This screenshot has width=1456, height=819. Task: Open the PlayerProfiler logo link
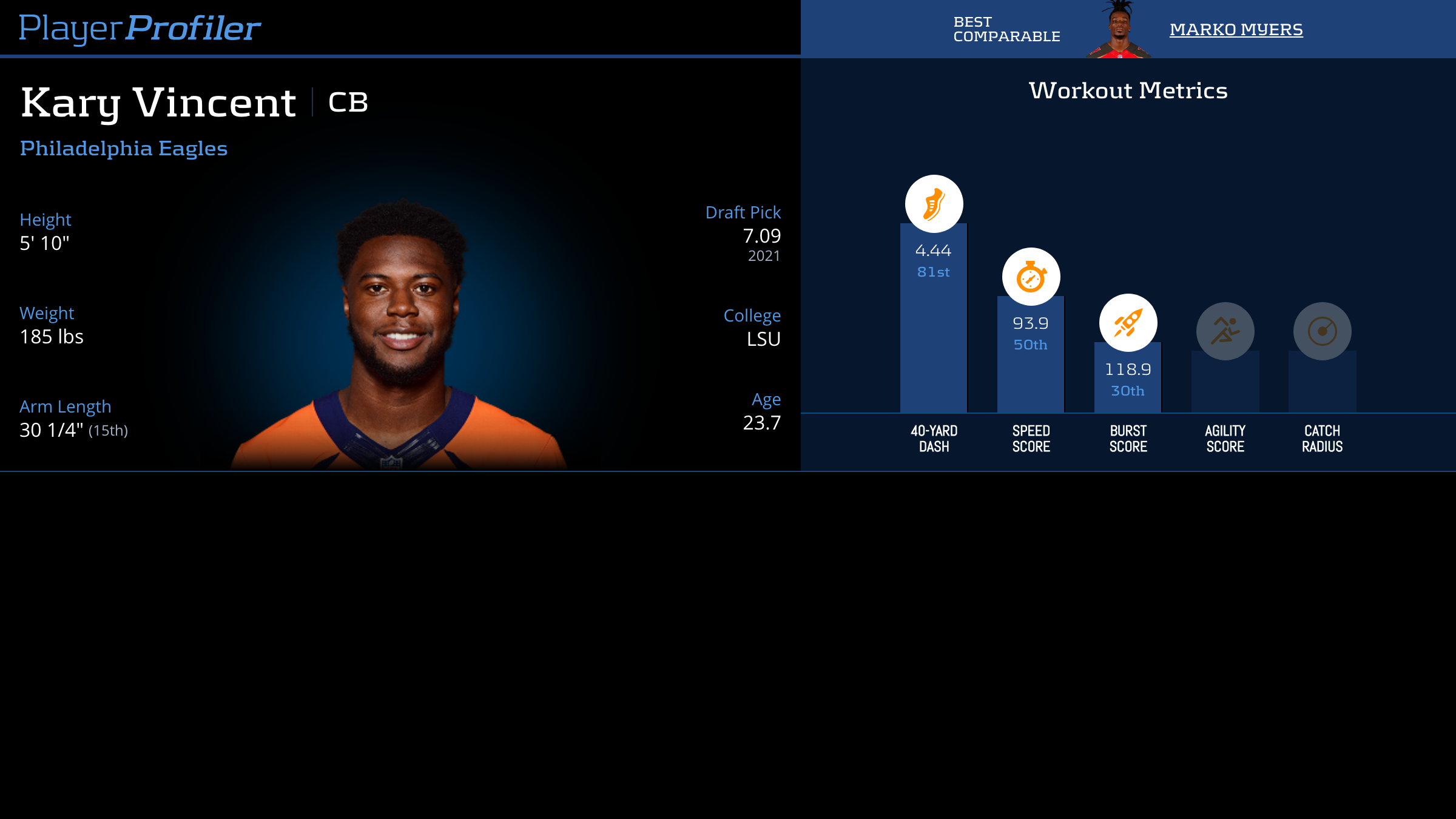click(x=140, y=29)
